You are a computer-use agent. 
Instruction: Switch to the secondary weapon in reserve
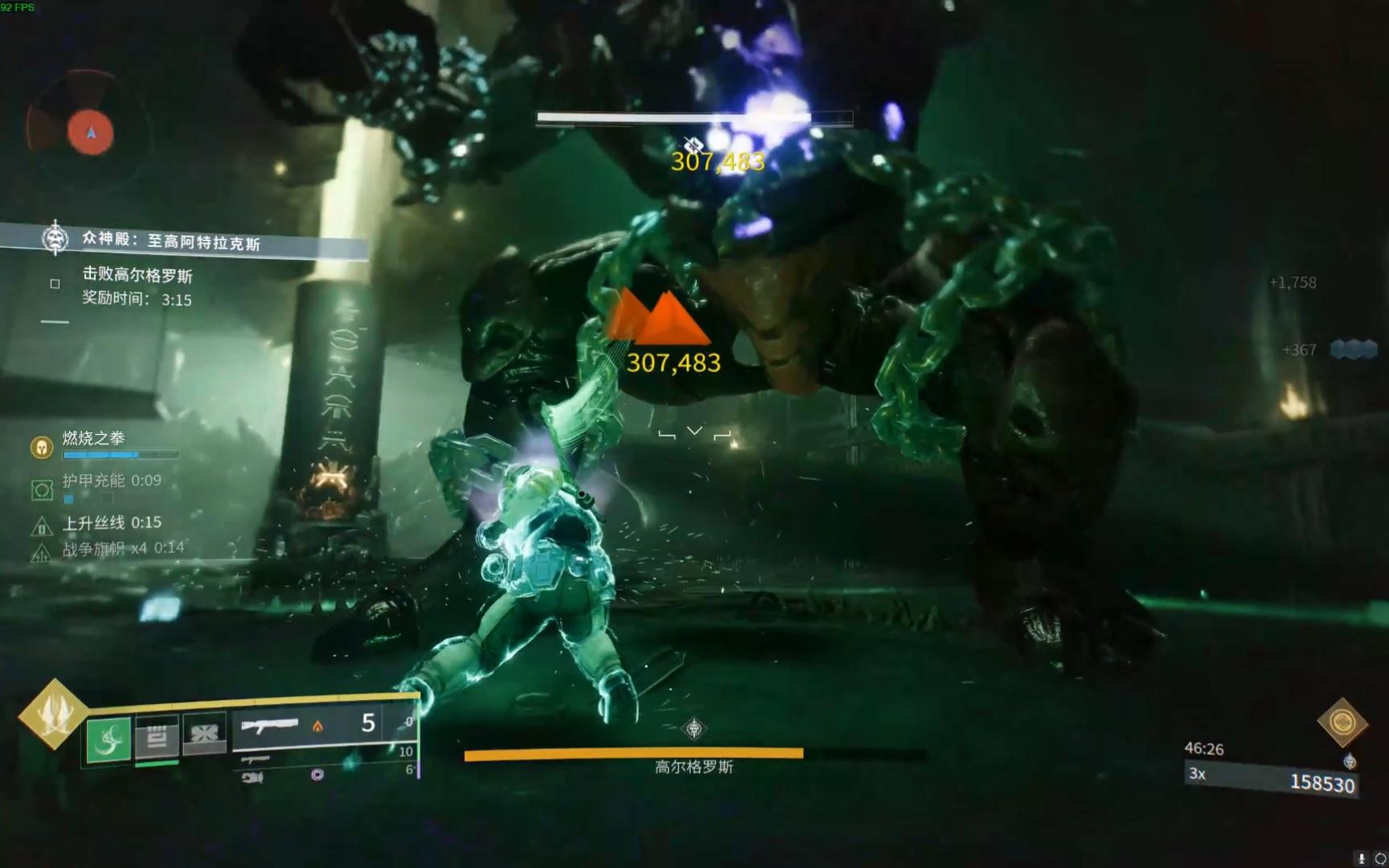click(x=256, y=759)
